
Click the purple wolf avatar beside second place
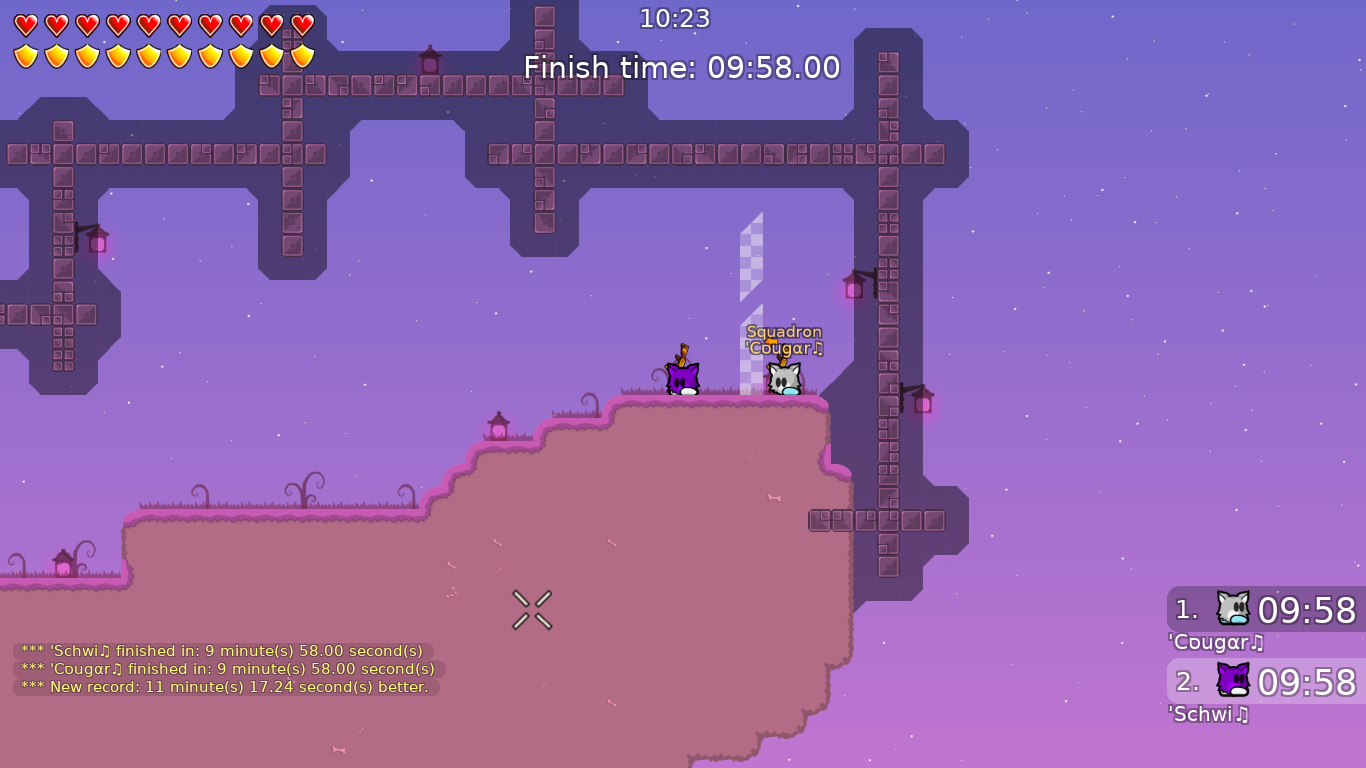(1232, 681)
